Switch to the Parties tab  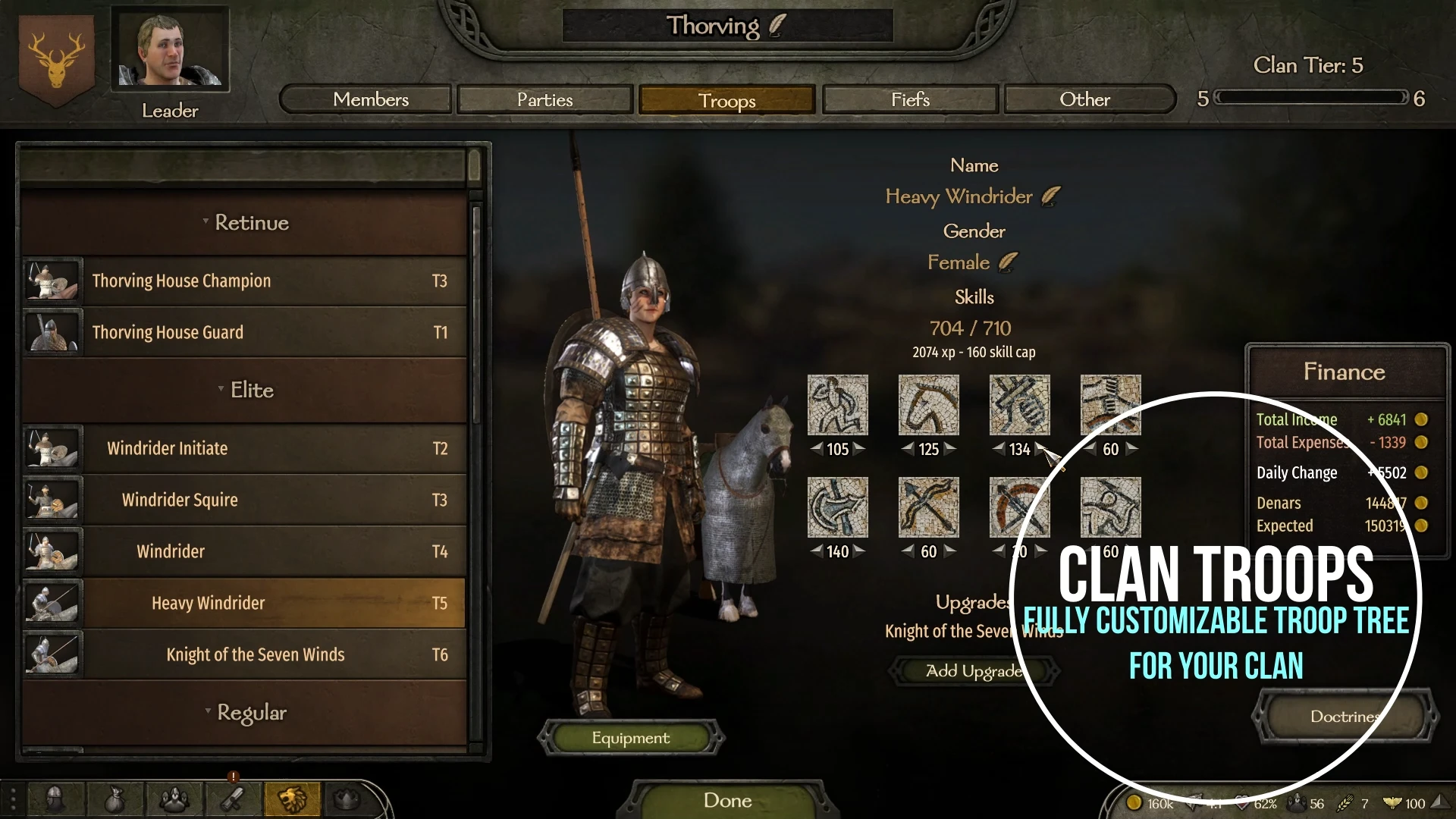pyautogui.click(x=544, y=99)
